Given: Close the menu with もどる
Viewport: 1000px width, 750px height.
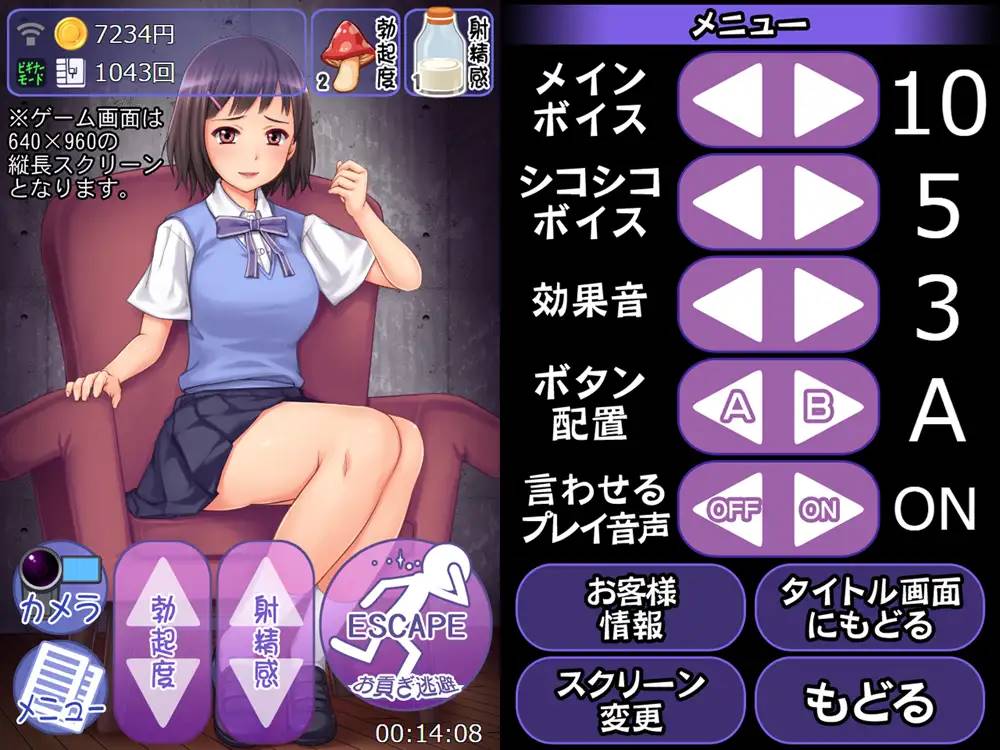Looking at the screenshot, I should tap(869, 701).
